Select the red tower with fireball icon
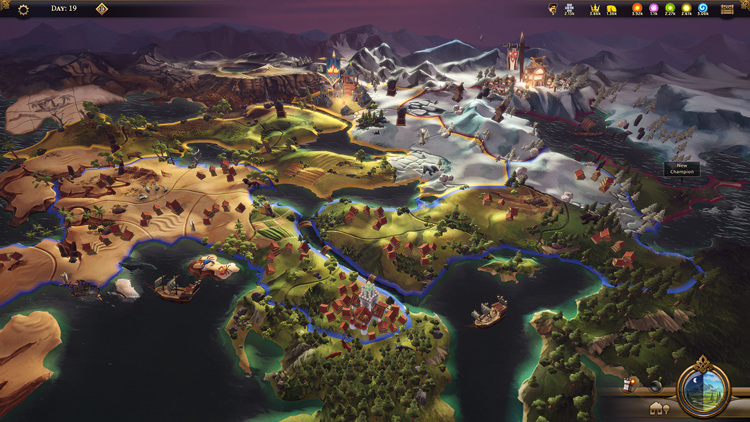 pos(629,384)
